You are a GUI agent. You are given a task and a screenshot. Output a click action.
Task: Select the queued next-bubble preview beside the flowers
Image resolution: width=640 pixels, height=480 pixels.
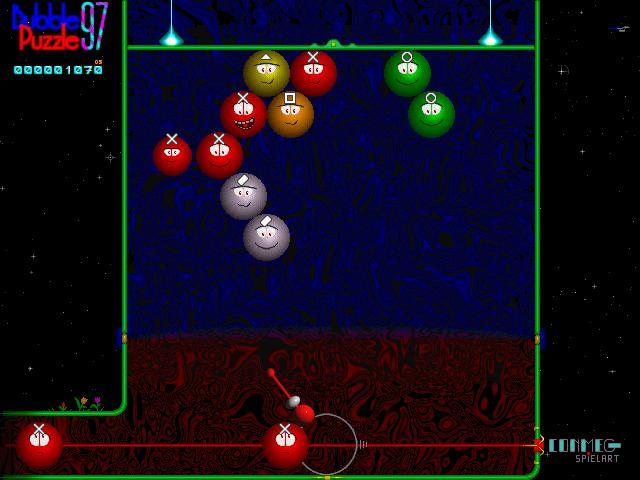39,445
